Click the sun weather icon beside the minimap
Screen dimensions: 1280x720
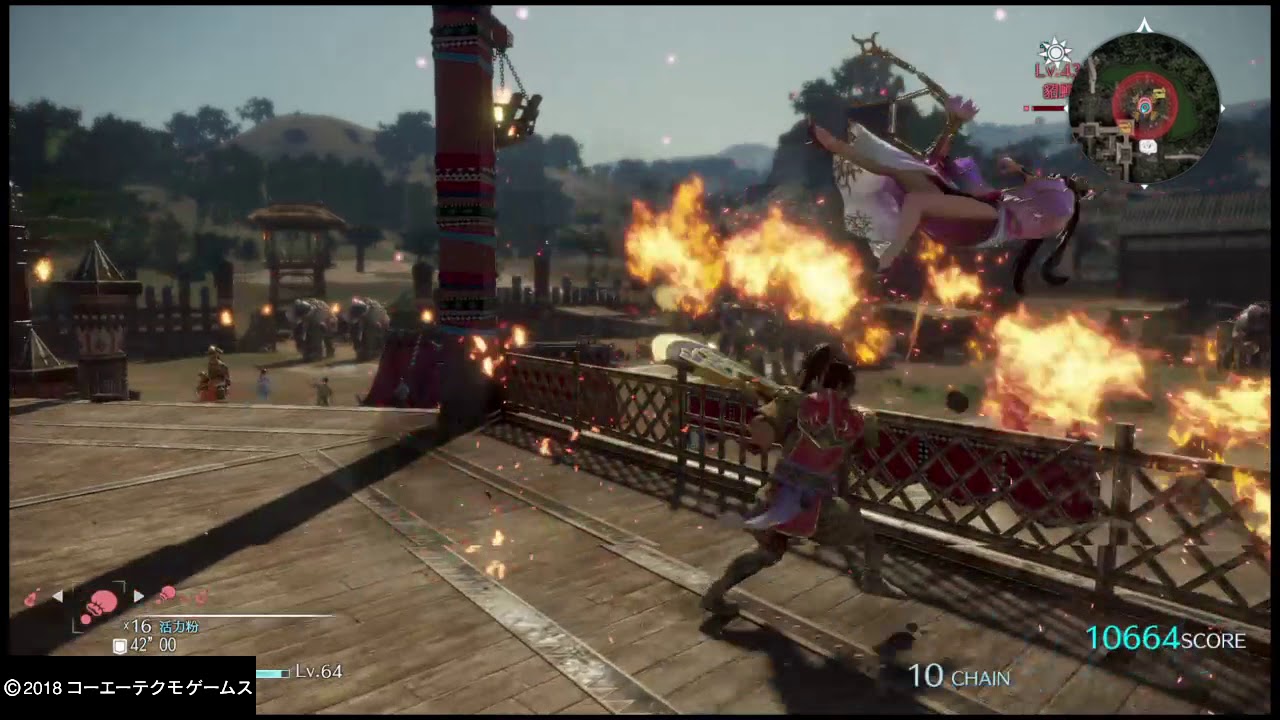pos(1055,52)
